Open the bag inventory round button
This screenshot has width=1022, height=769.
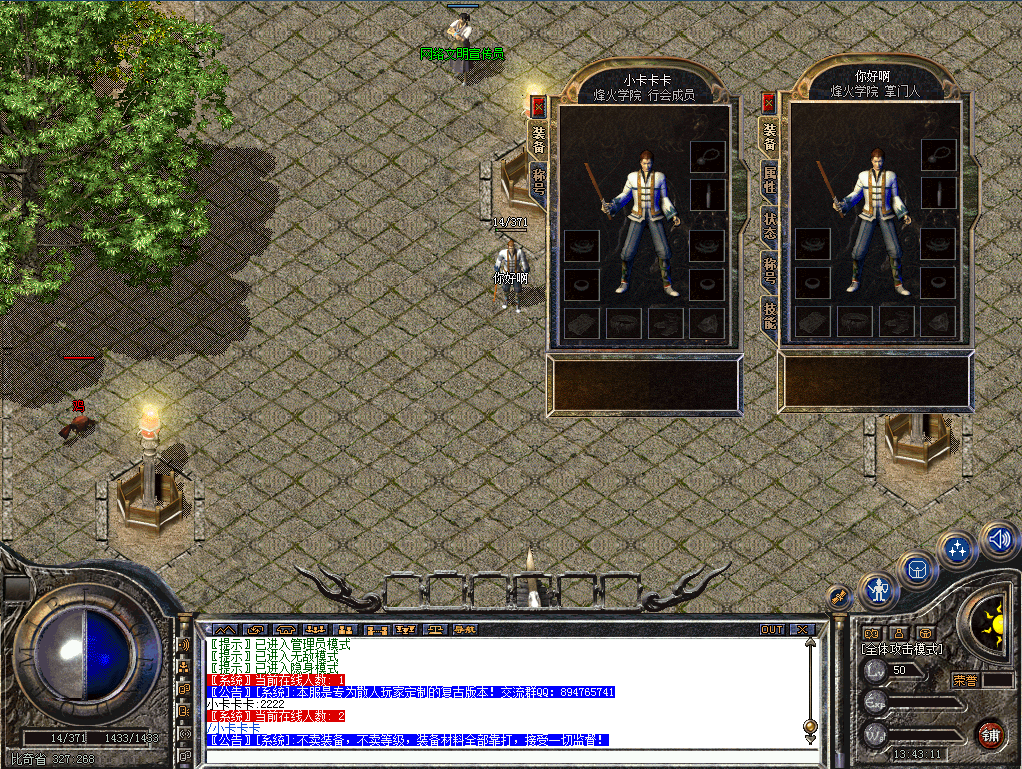(x=916, y=570)
